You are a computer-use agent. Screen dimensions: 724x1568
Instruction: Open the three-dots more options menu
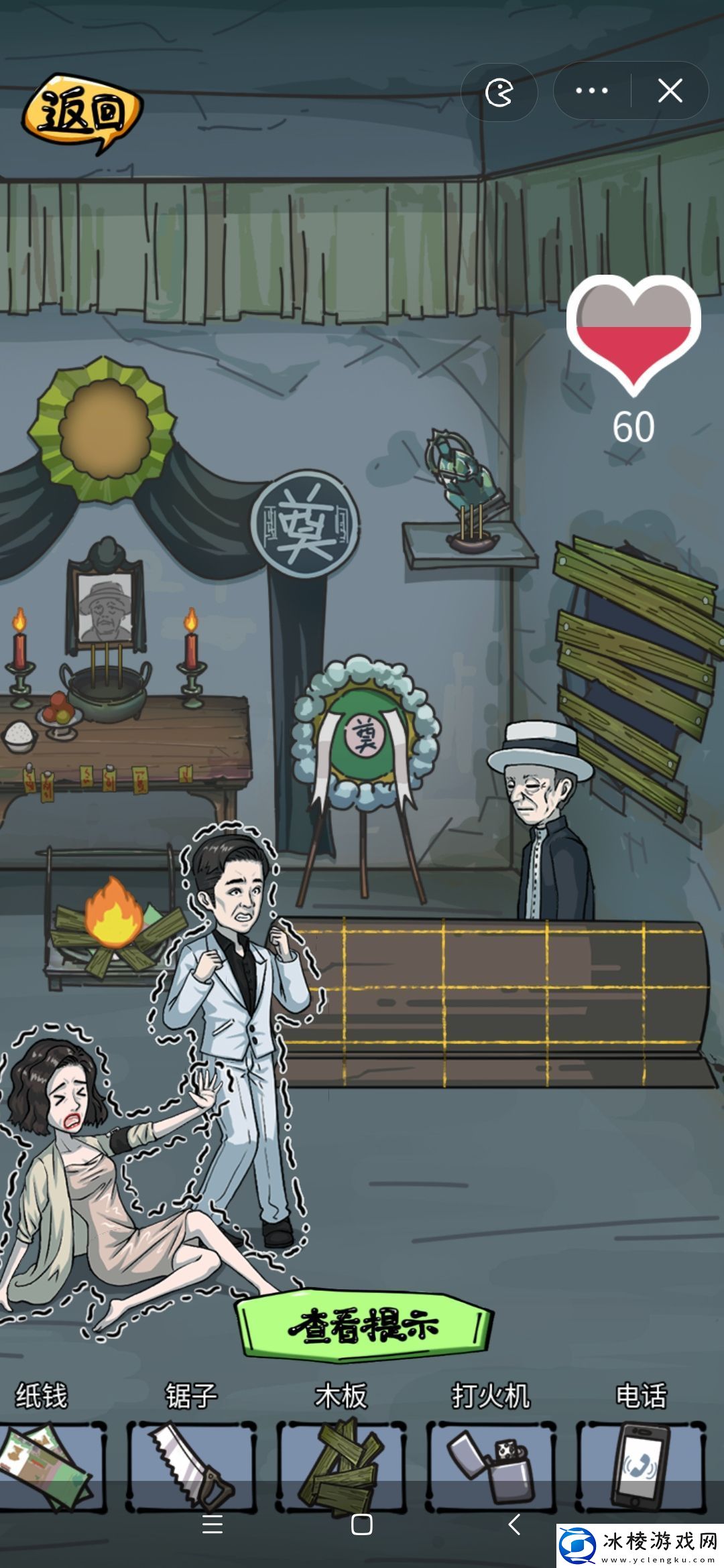tap(591, 90)
